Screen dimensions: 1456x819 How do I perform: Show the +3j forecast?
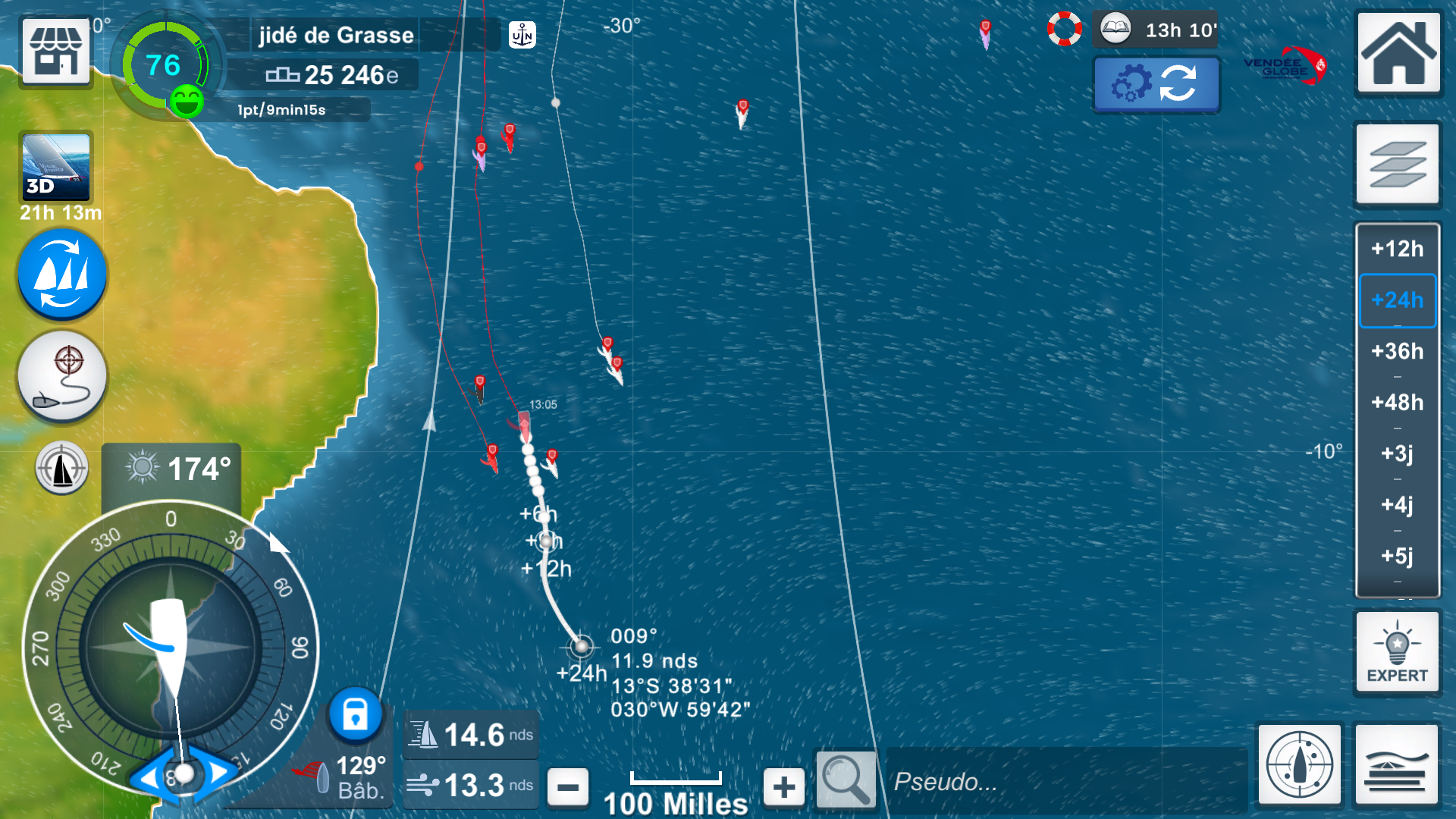[1397, 453]
